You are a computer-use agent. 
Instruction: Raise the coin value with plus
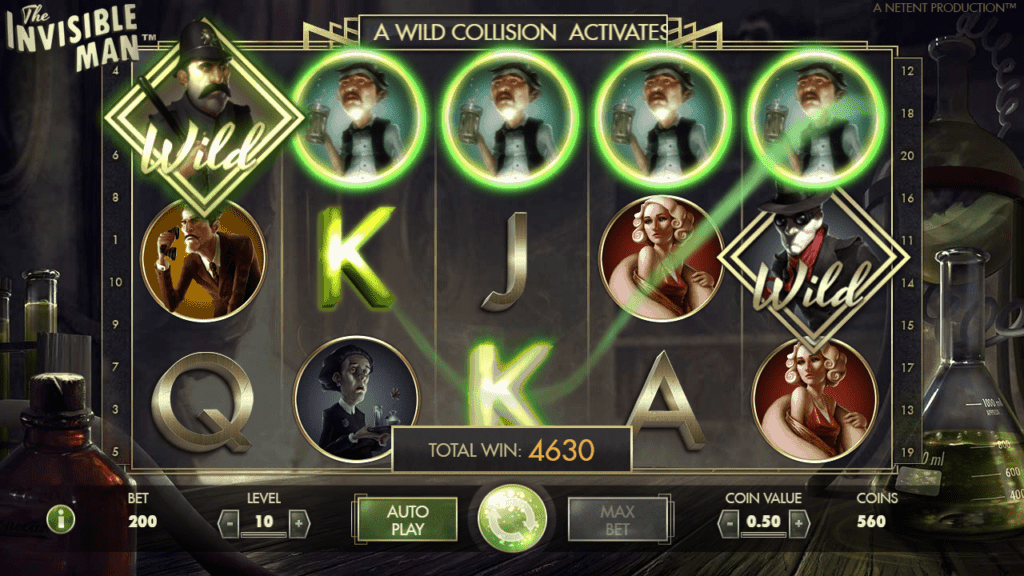(798, 522)
